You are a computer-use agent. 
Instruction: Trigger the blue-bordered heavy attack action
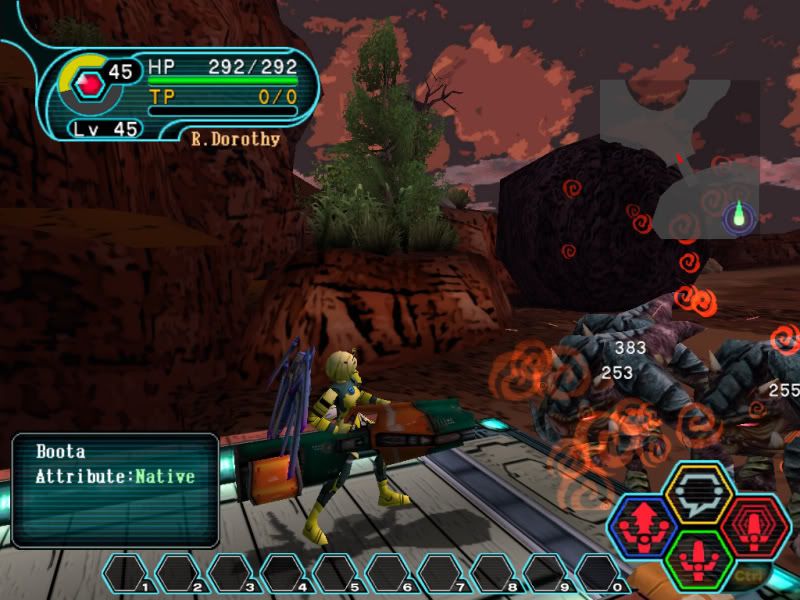coord(641,525)
